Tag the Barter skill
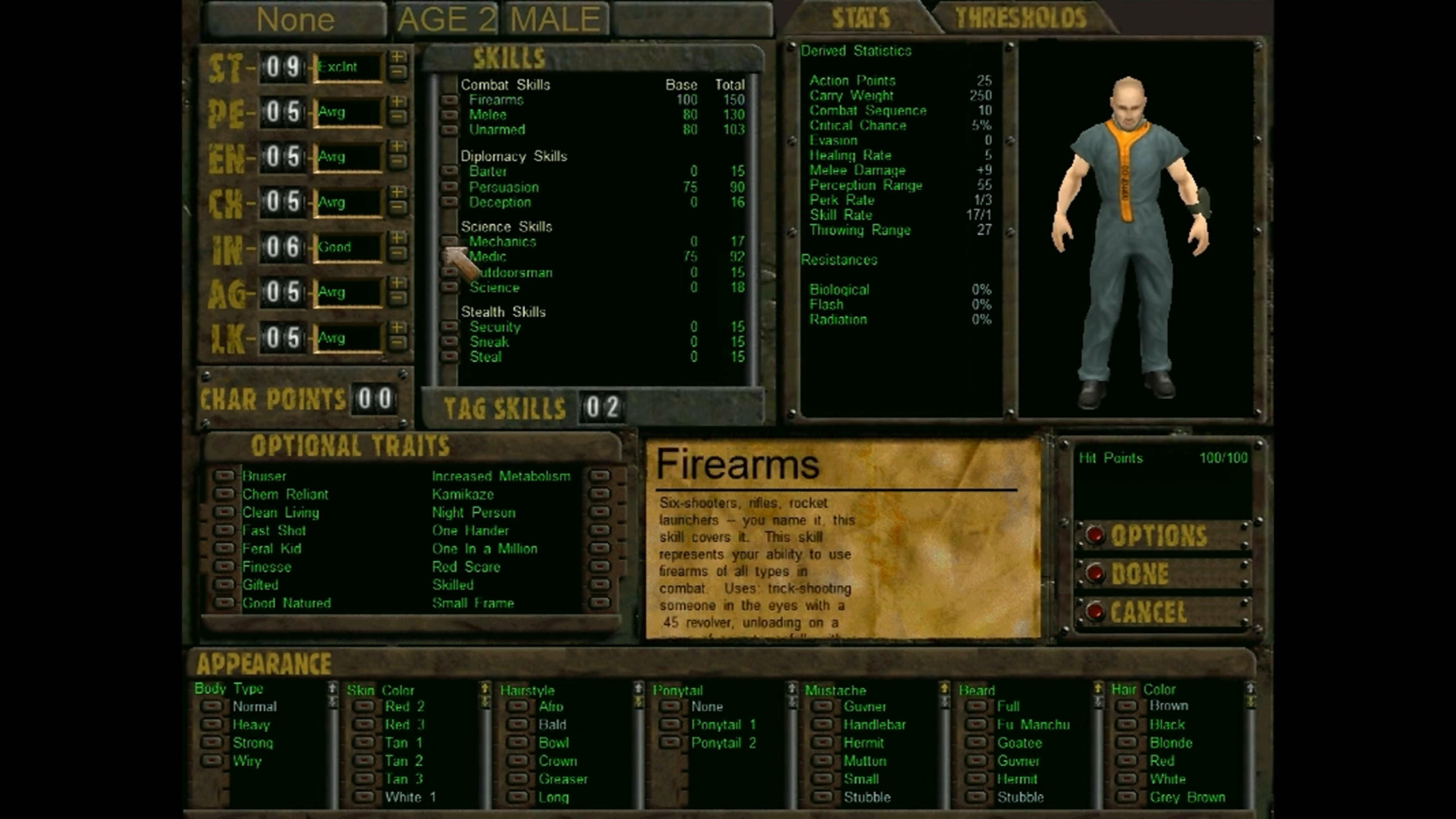This screenshot has height=819, width=1456. [449, 171]
